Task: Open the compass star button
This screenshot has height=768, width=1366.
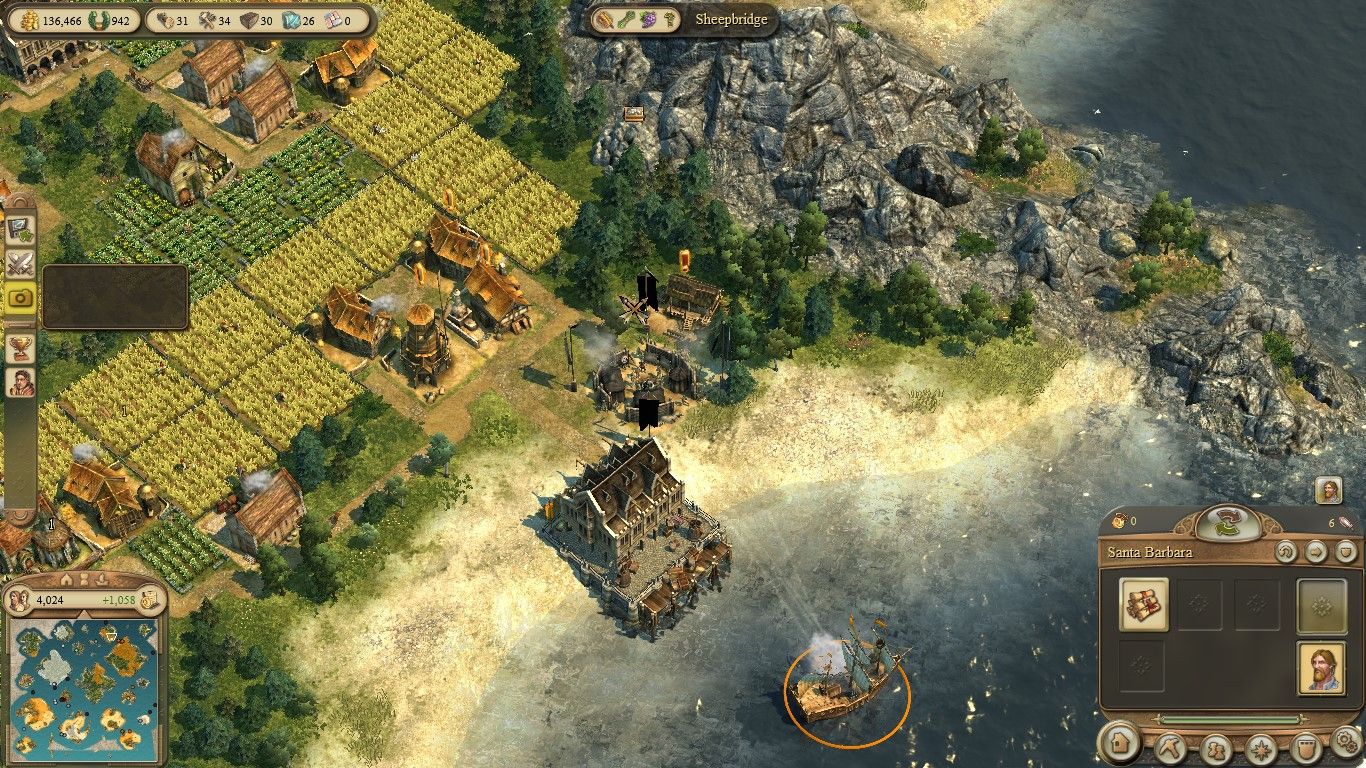Action: click(1262, 748)
